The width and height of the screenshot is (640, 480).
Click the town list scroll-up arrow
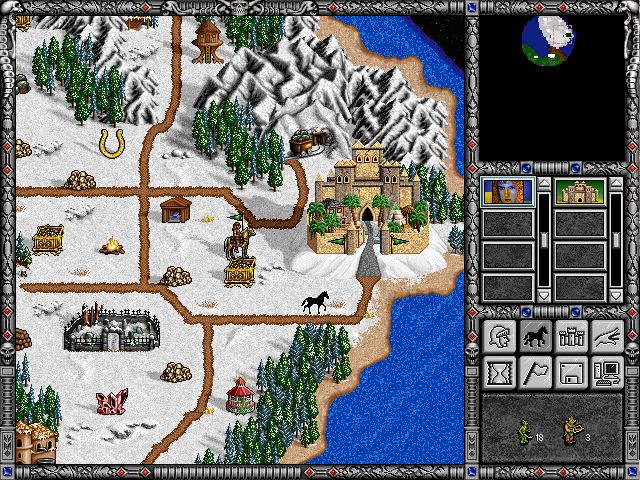coord(616,184)
